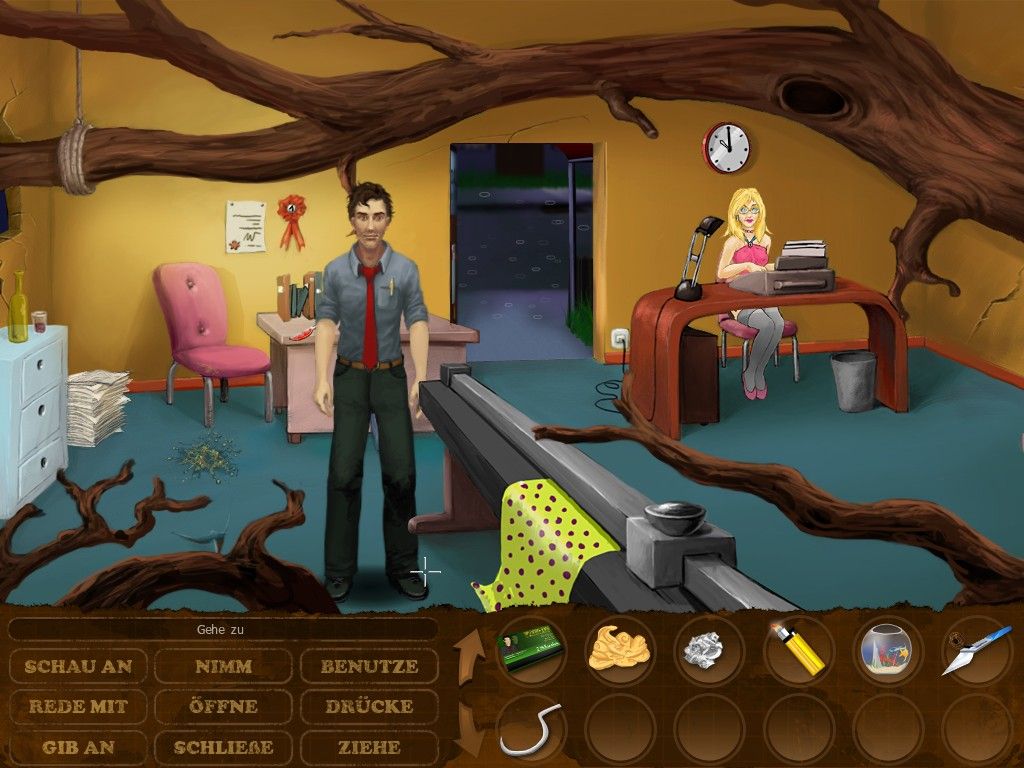
Task: Pick the yellow dough lump inventory item
Action: [620, 650]
